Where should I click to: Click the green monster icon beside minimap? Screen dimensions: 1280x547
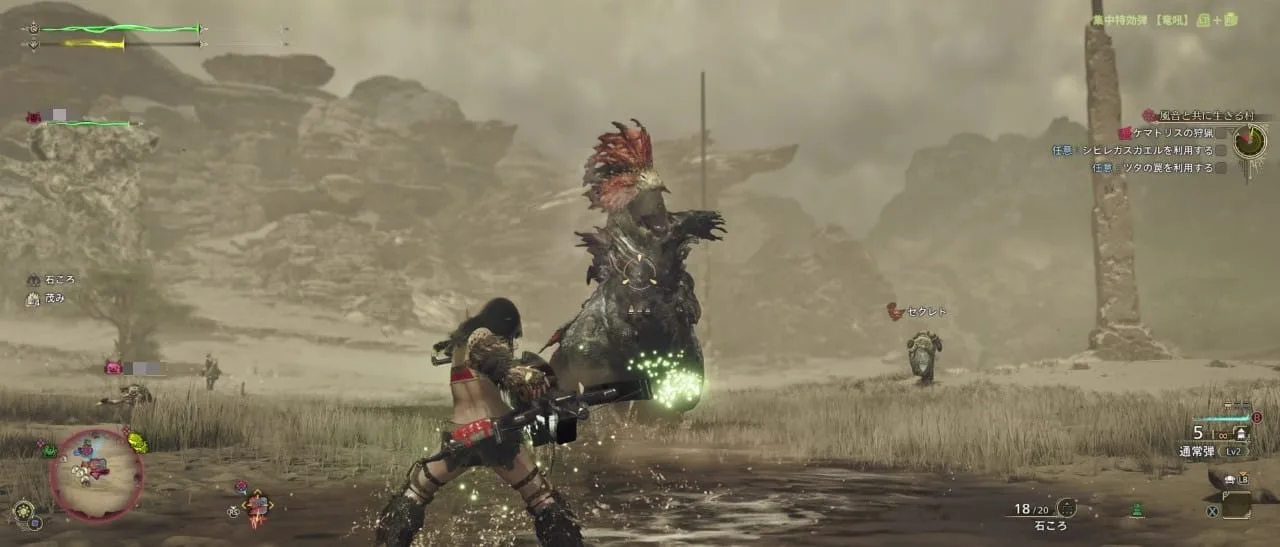[x=49, y=451]
